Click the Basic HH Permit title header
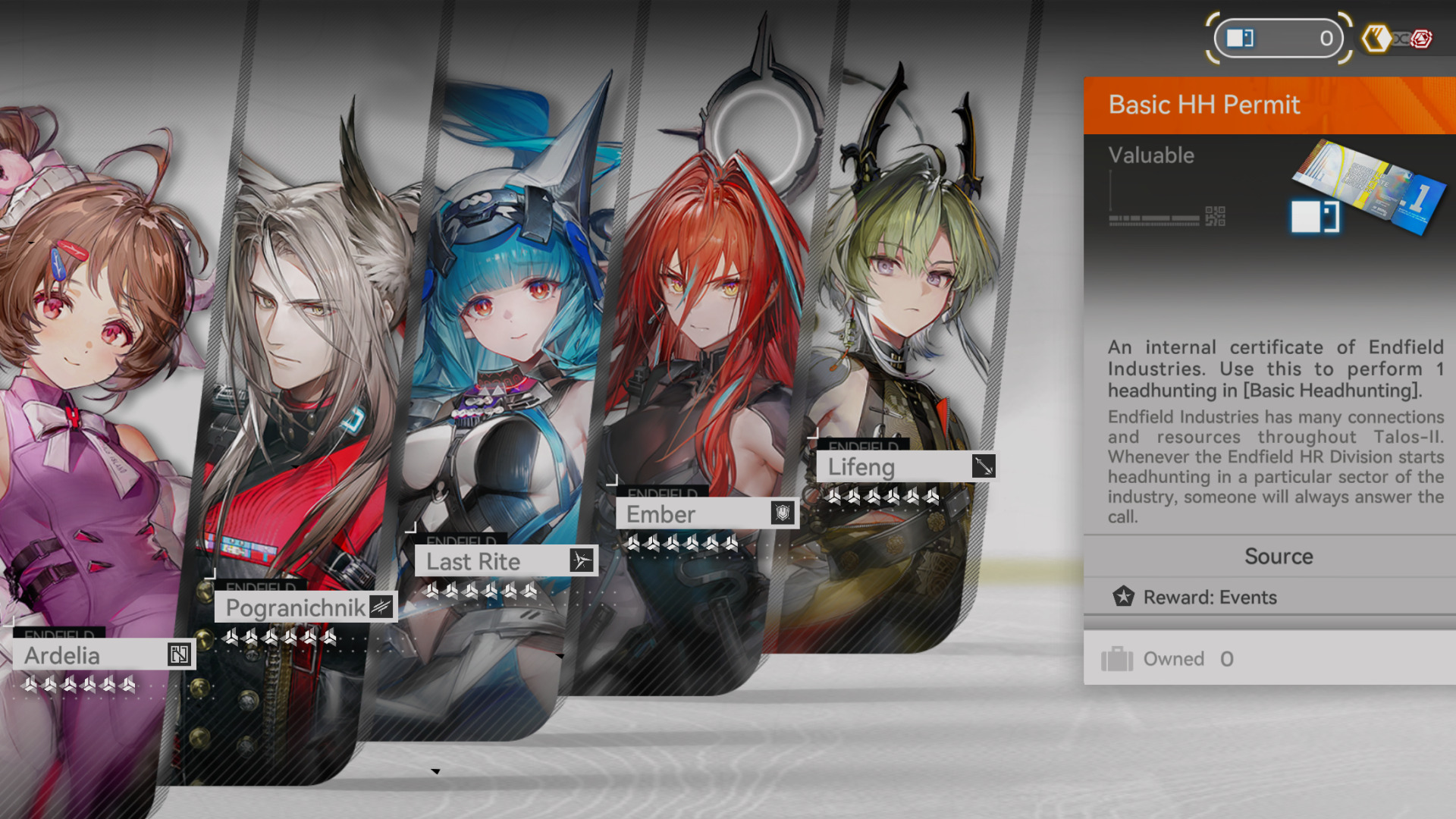This screenshot has width=1456, height=819. point(1204,105)
